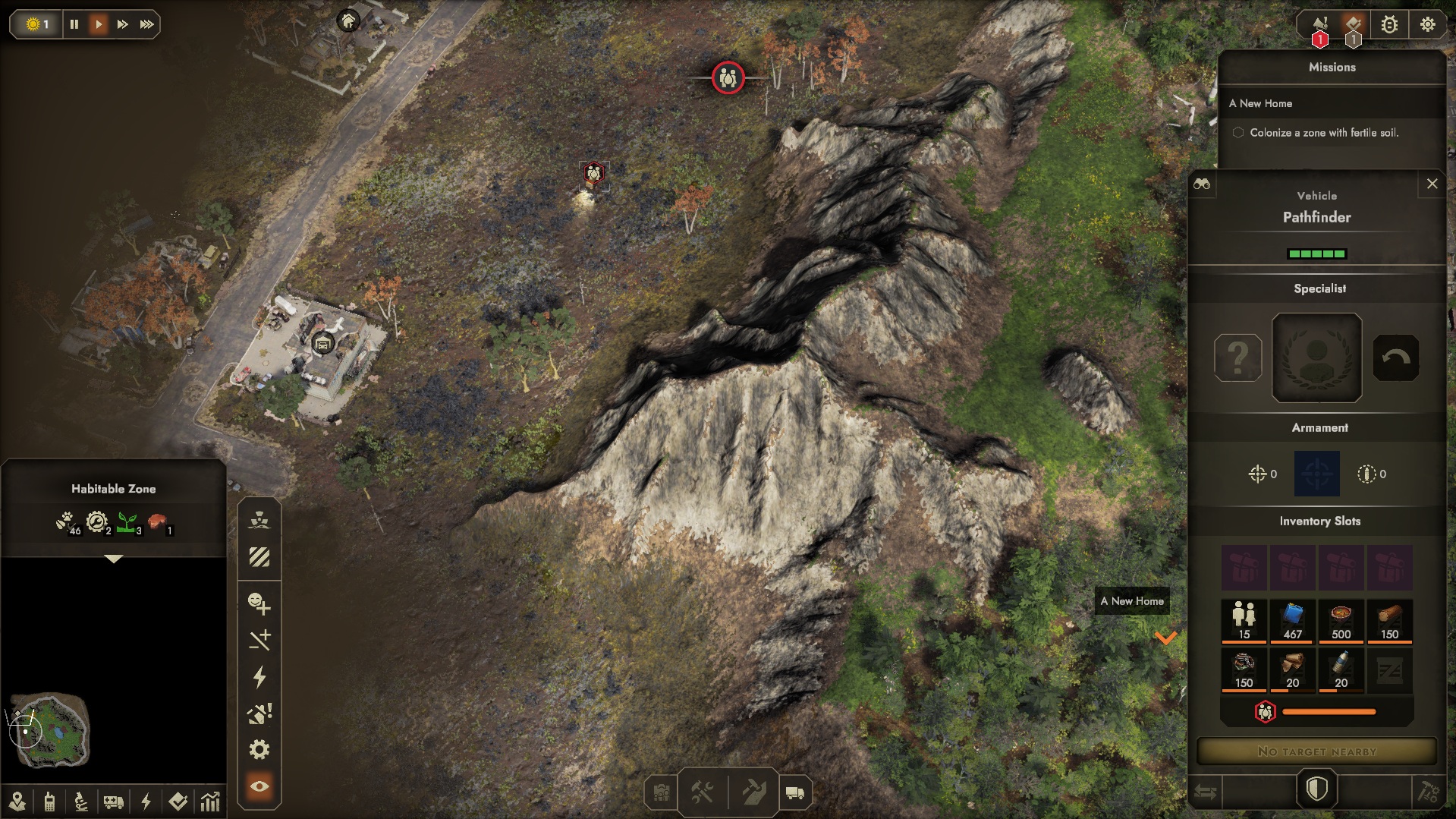The width and height of the screenshot is (1456, 819).
Task: Open the gear settings menu at top right
Action: point(1427,25)
